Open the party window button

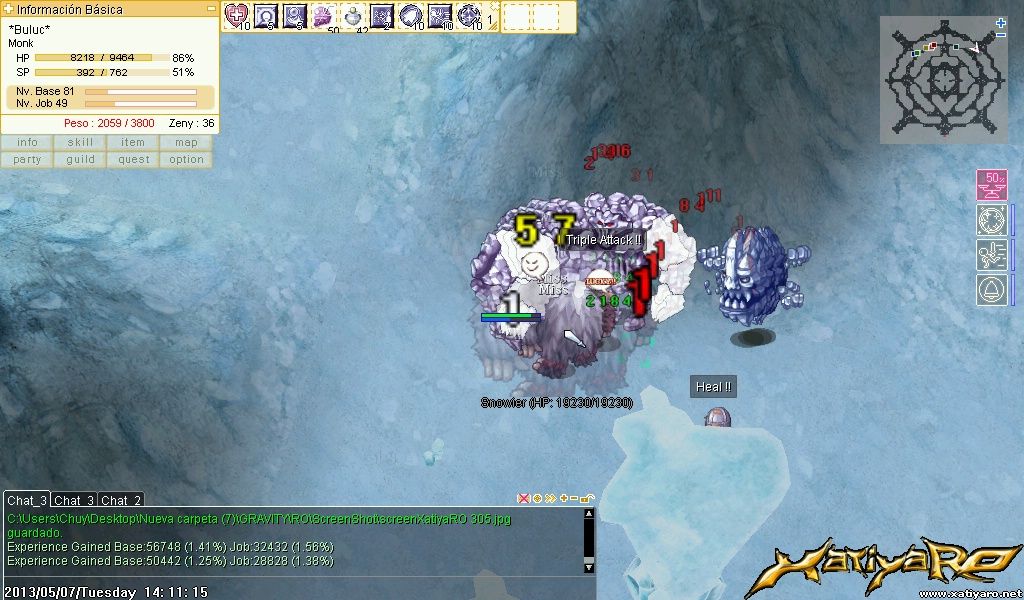click(x=27, y=160)
